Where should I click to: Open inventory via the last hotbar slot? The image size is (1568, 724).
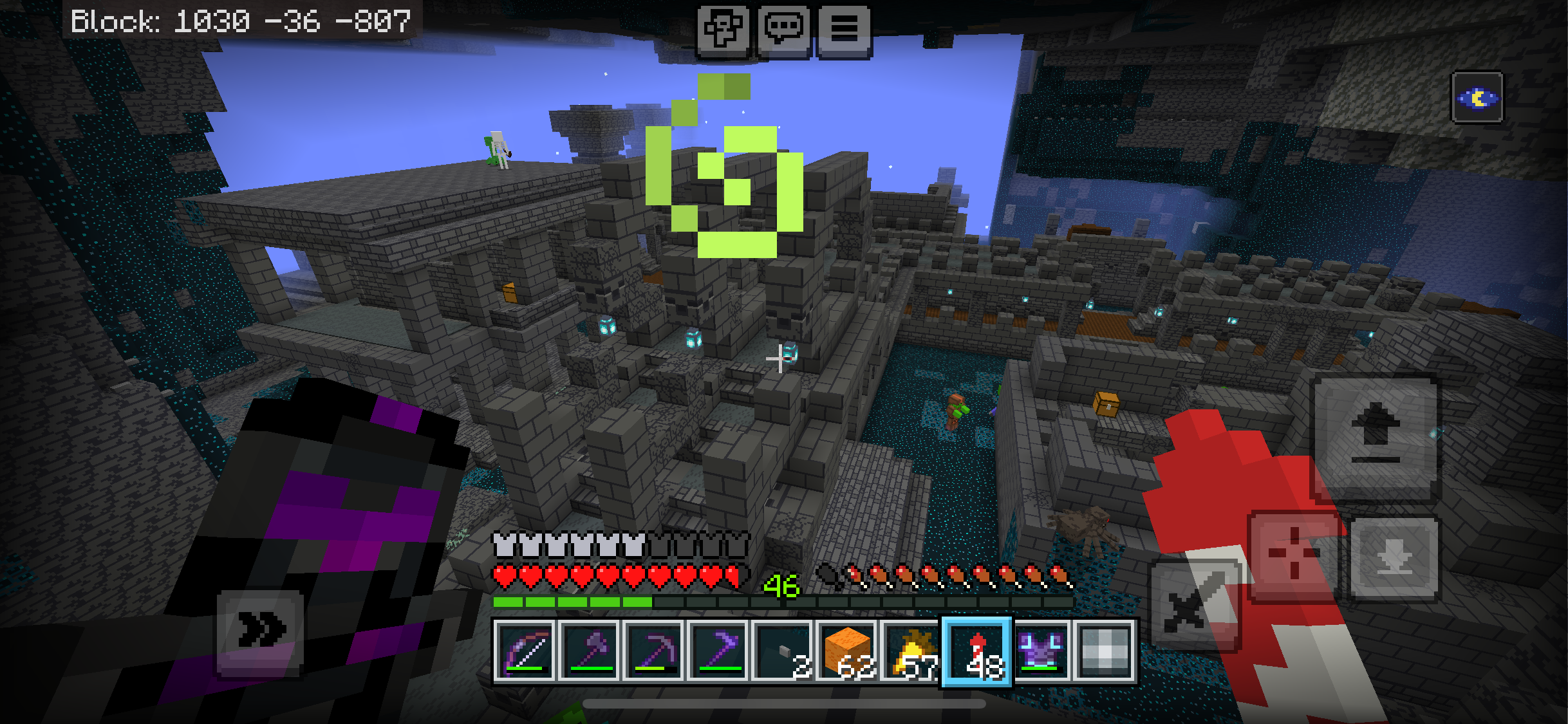tap(1105, 651)
